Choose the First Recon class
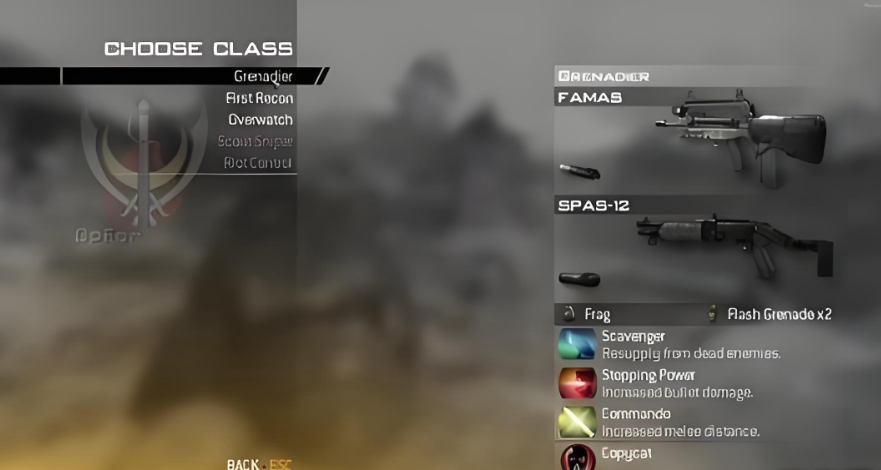 click(259, 98)
